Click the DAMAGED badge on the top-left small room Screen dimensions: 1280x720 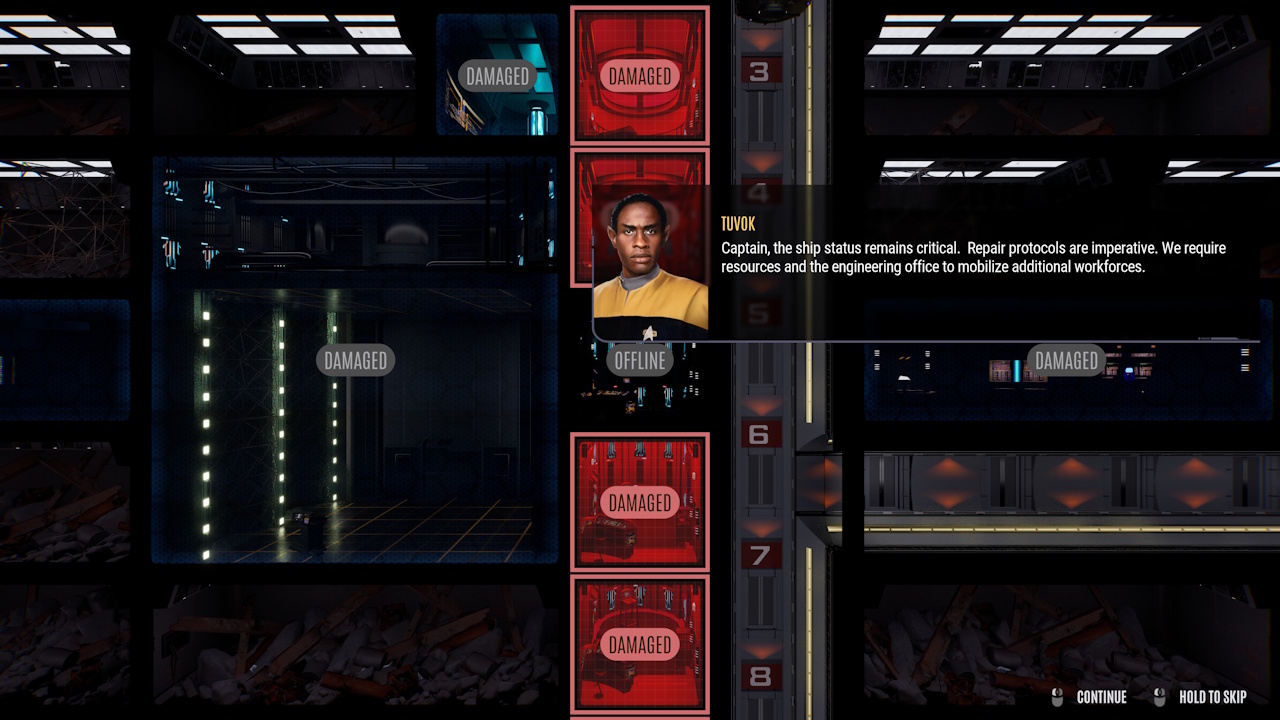pyautogui.click(x=496, y=76)
